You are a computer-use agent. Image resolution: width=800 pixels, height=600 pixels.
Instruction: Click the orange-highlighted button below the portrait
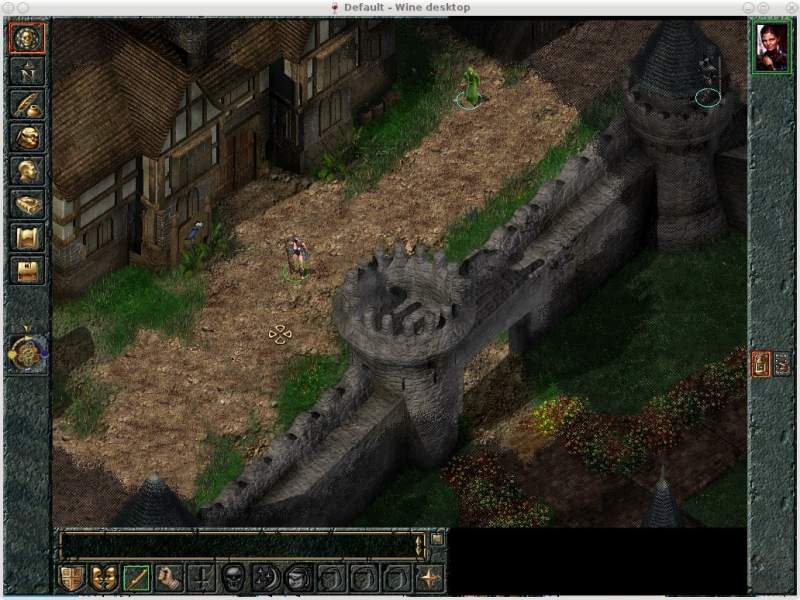[x=760, y=364]
